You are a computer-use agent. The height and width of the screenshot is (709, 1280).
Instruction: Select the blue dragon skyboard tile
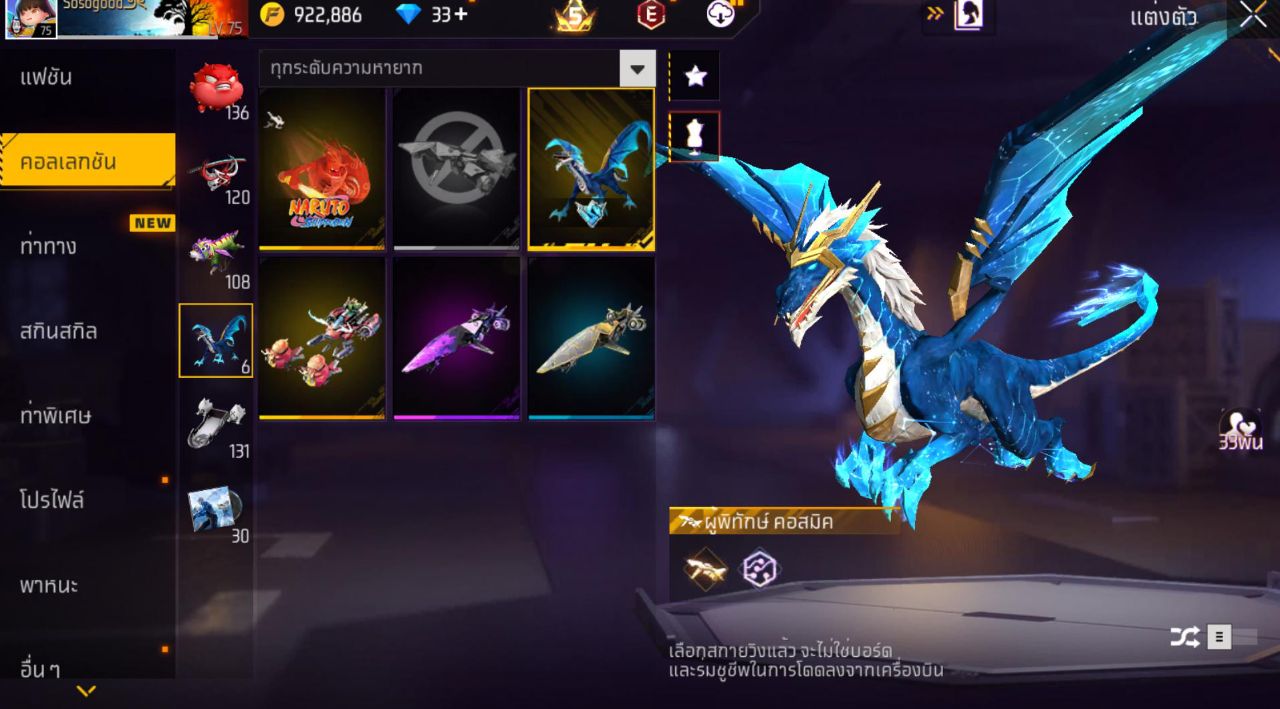(591, 168)
